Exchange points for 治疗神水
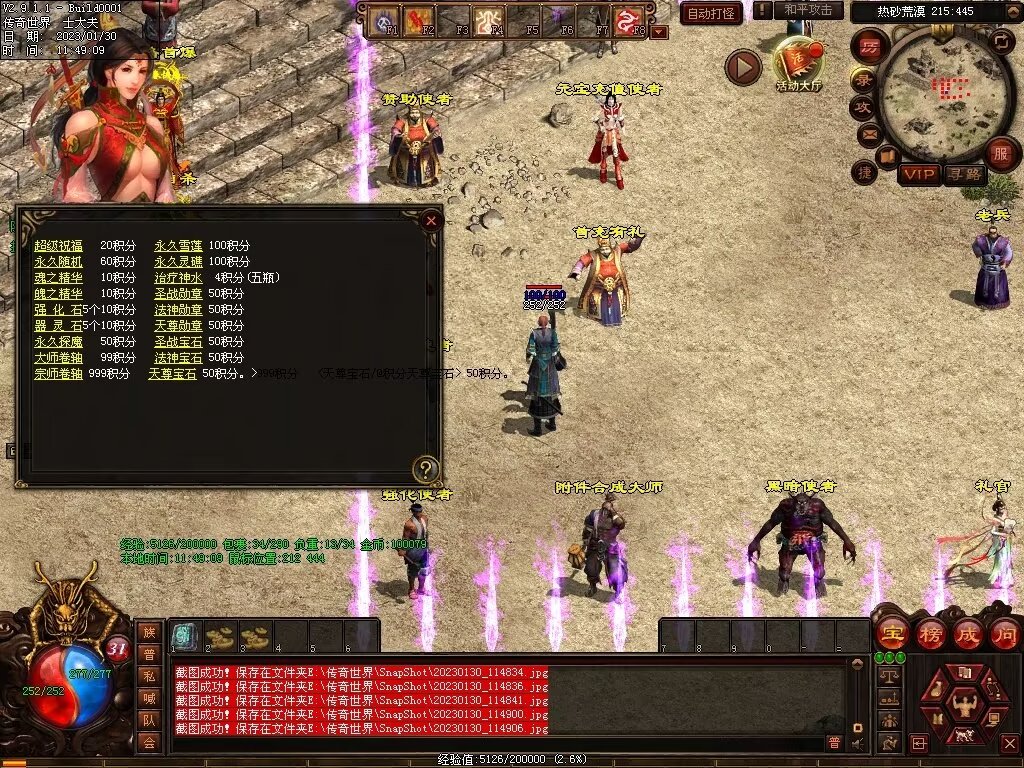The width and height of the screenshot is (1024, 768). [x=178, y=278]
